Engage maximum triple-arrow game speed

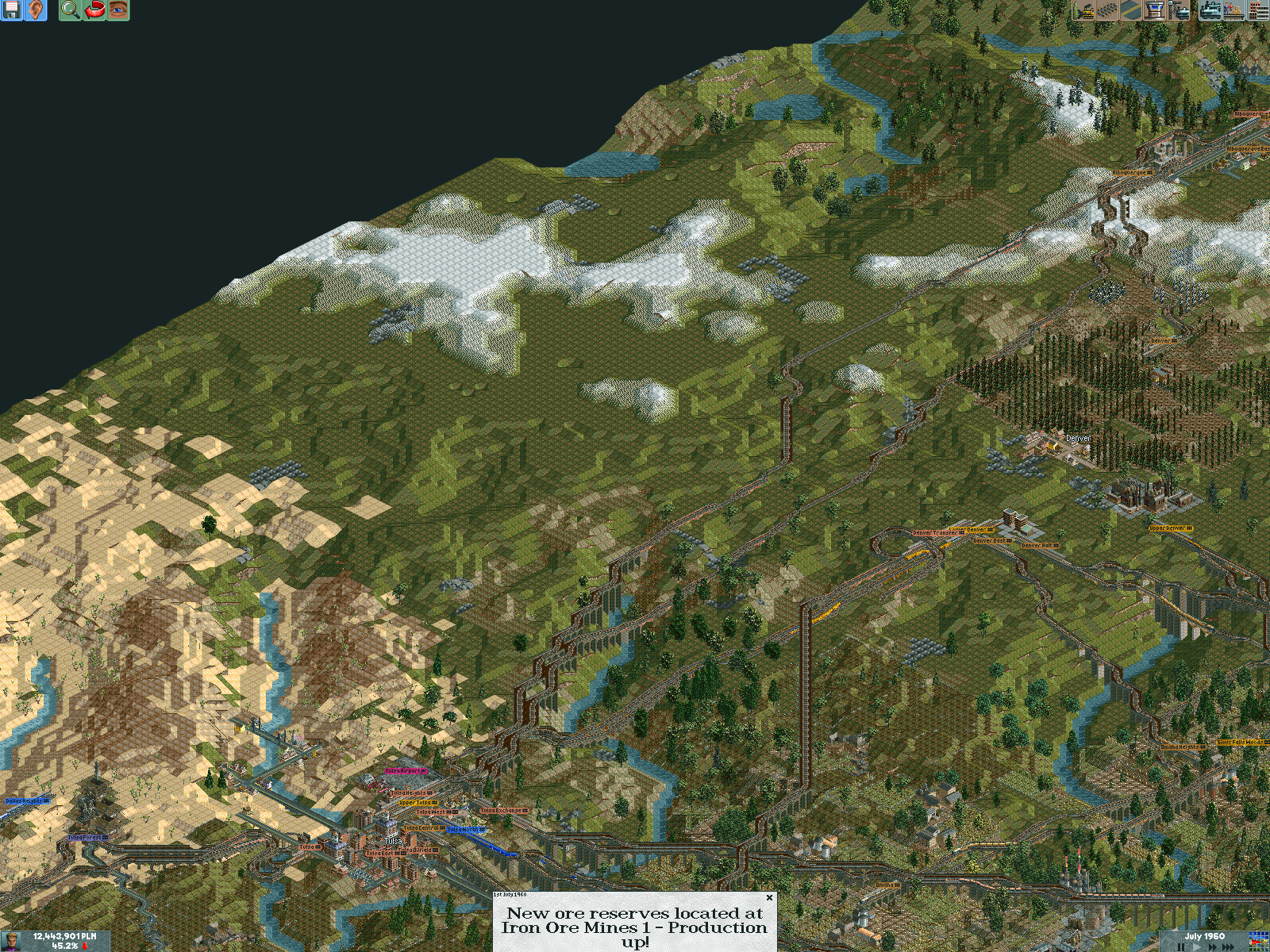[x=1227, y=946]
